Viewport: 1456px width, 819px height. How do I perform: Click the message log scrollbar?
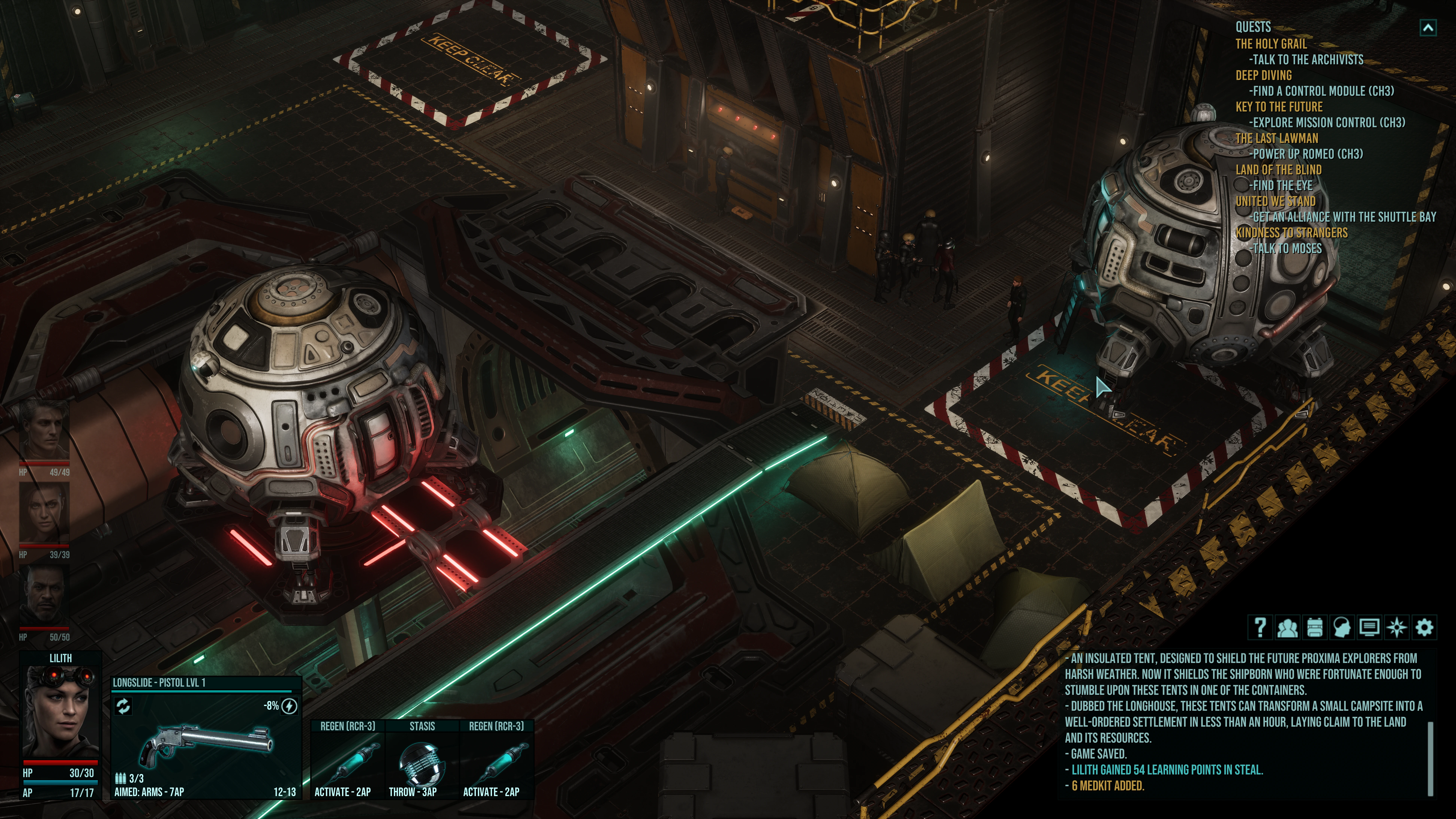[x=1430, y=757]
